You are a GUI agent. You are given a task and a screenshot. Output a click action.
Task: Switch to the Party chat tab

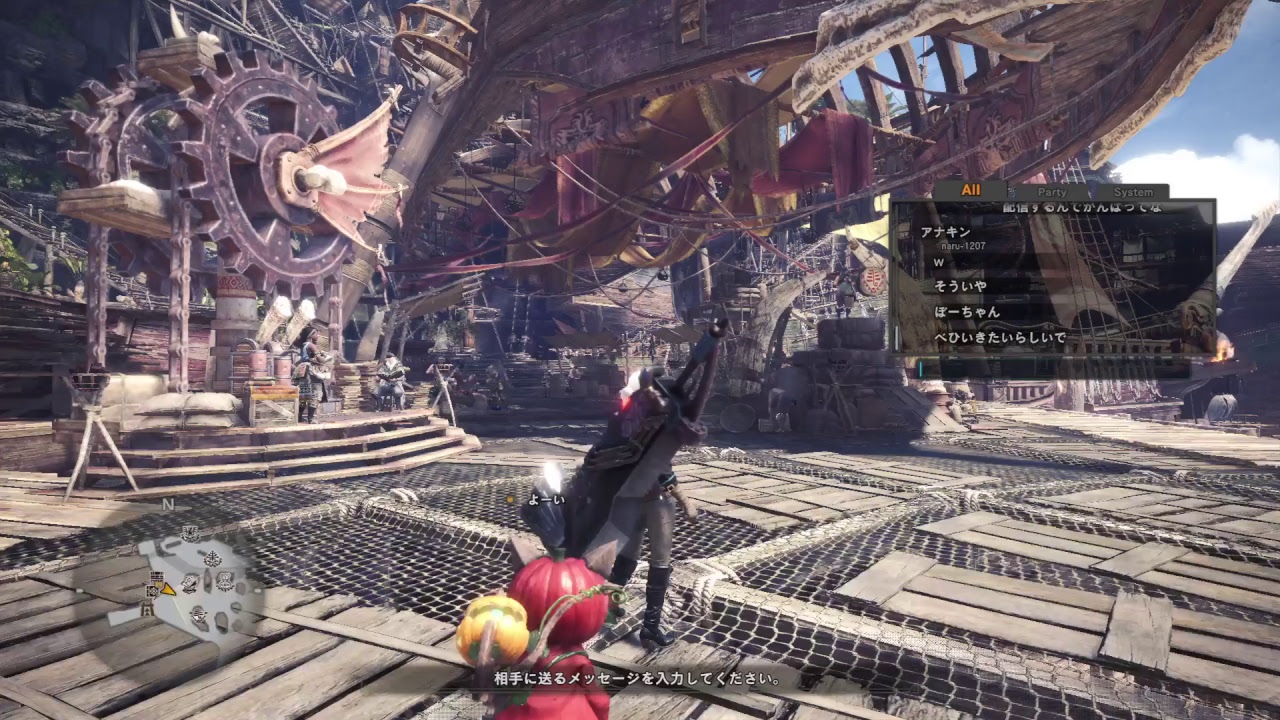point(1051,191)
